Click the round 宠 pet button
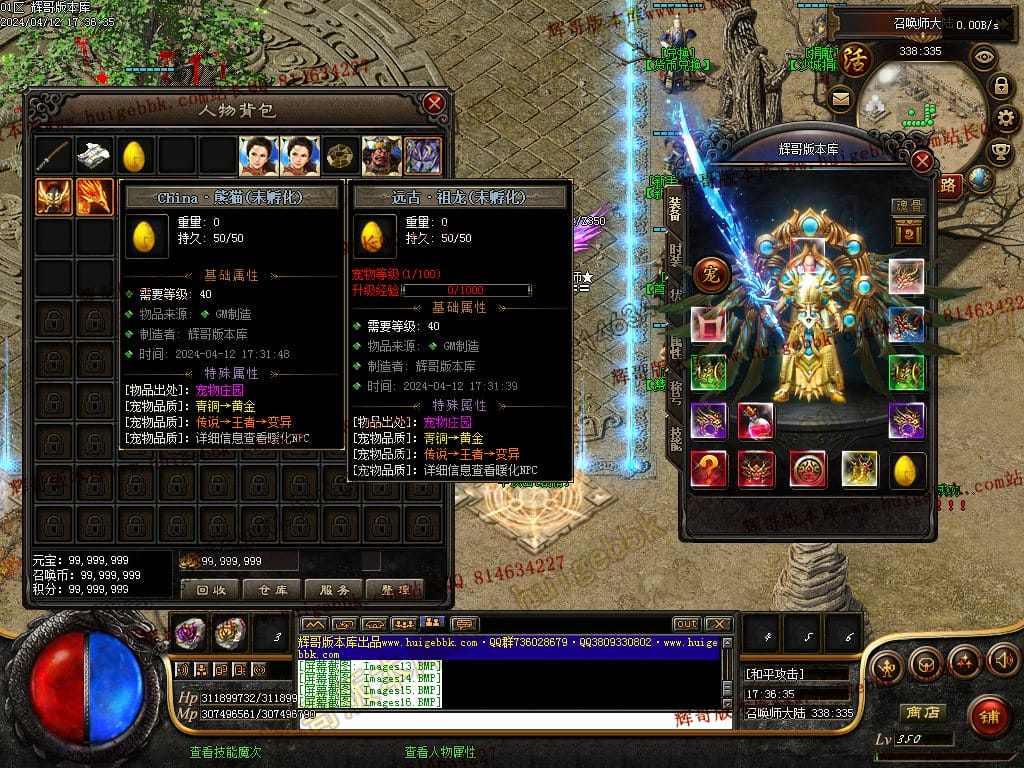Viewport: 1024px width, 768px height. tap(711, 274)
